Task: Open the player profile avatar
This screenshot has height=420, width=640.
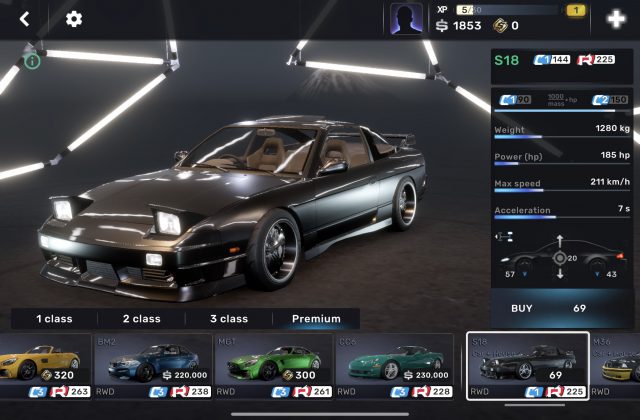Action: [405, 19]
